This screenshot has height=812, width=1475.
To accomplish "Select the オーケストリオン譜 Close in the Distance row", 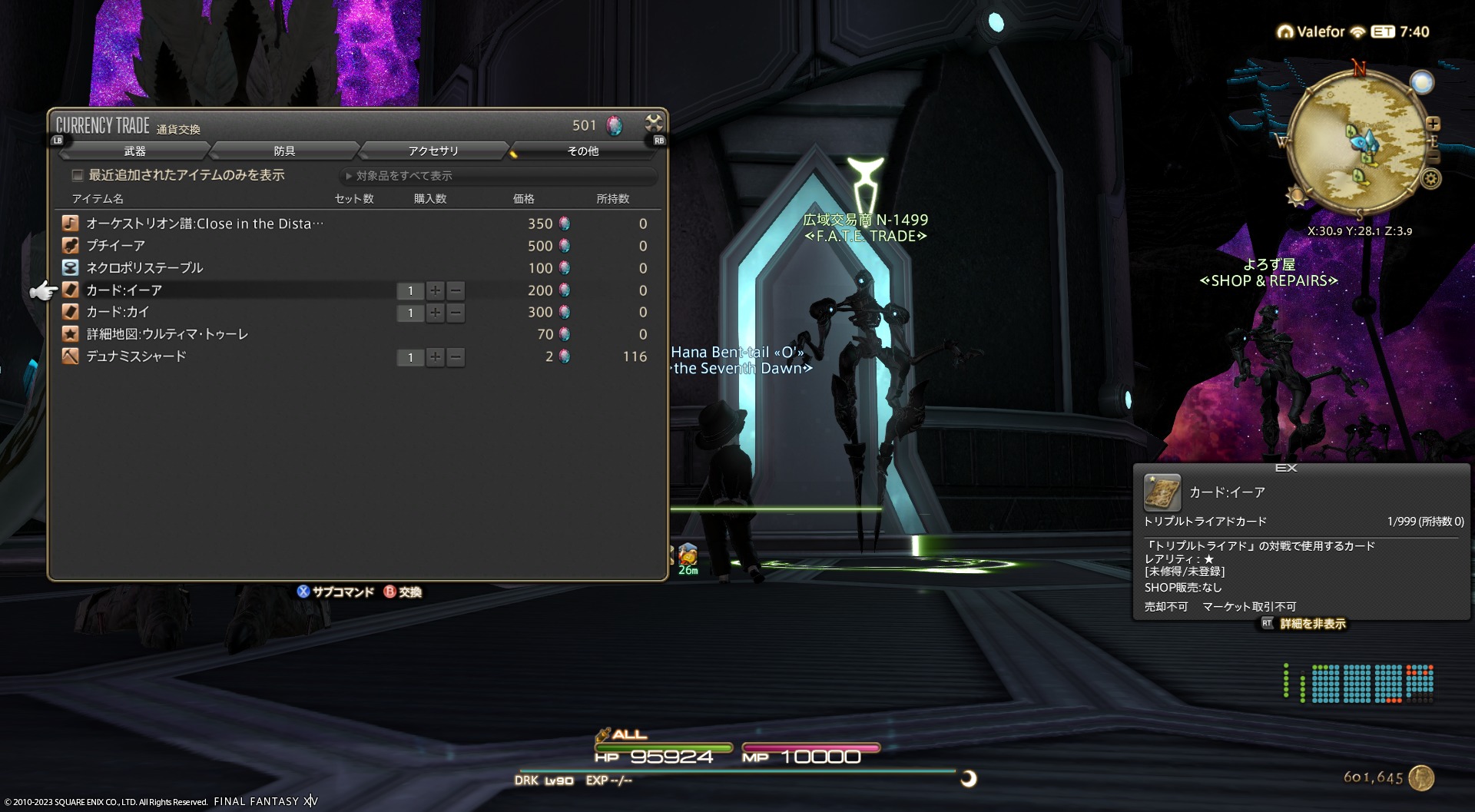I will point(204,224).
